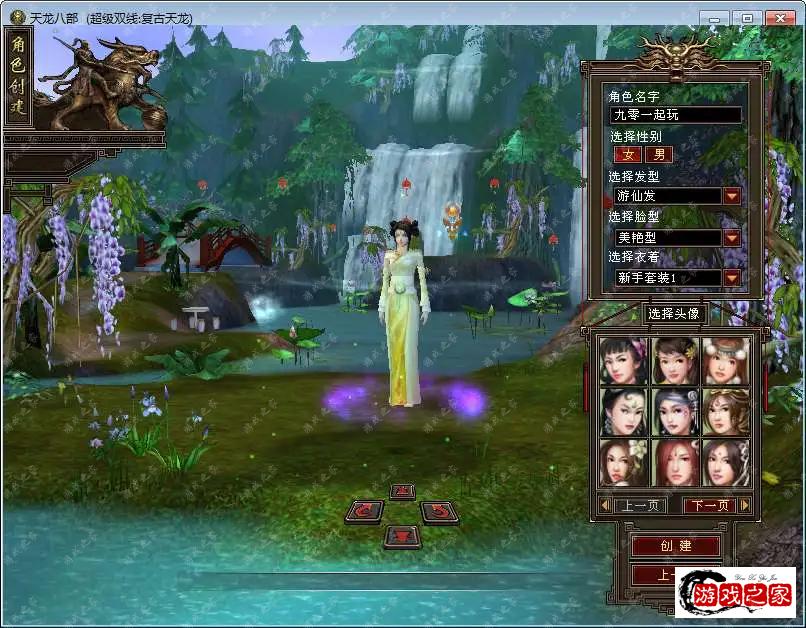The width and height of the screenshot is (806, 628).
Task: Confirm character with the 创建 button
Action: click(x=676, y=546)
